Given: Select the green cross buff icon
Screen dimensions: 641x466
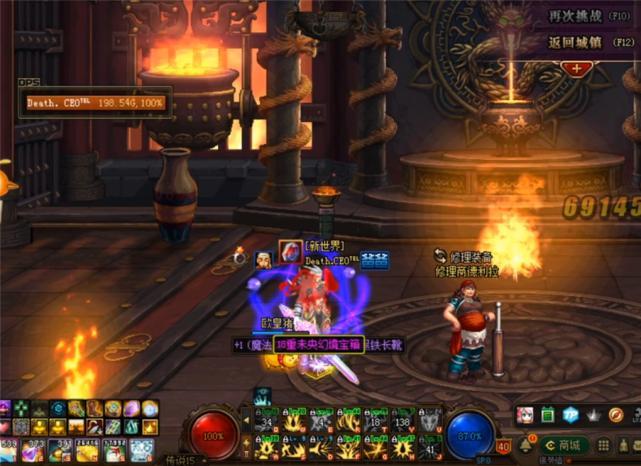Looking at the screenshot, I should coord(21,408).
